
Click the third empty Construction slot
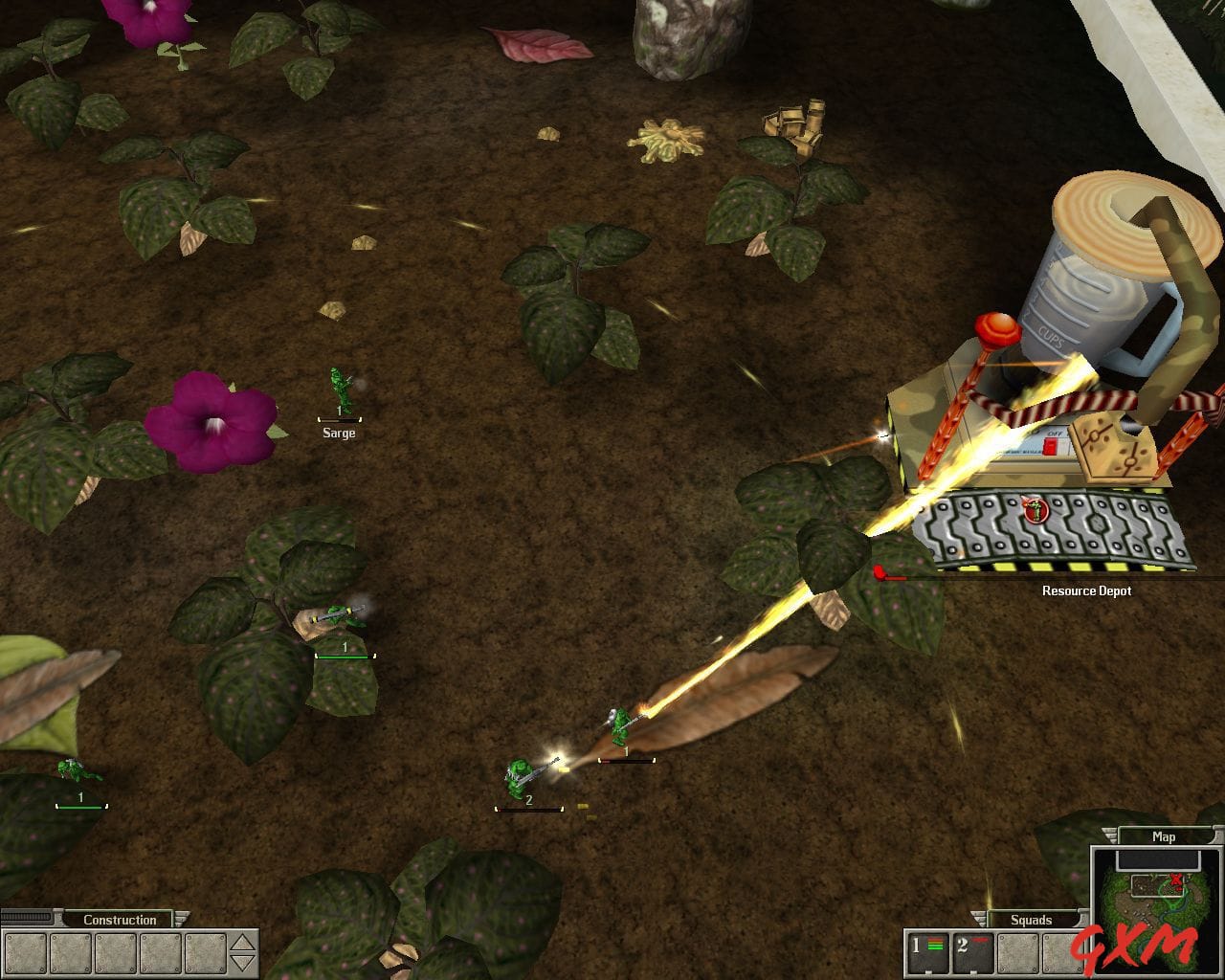click(x=115, y=952)
